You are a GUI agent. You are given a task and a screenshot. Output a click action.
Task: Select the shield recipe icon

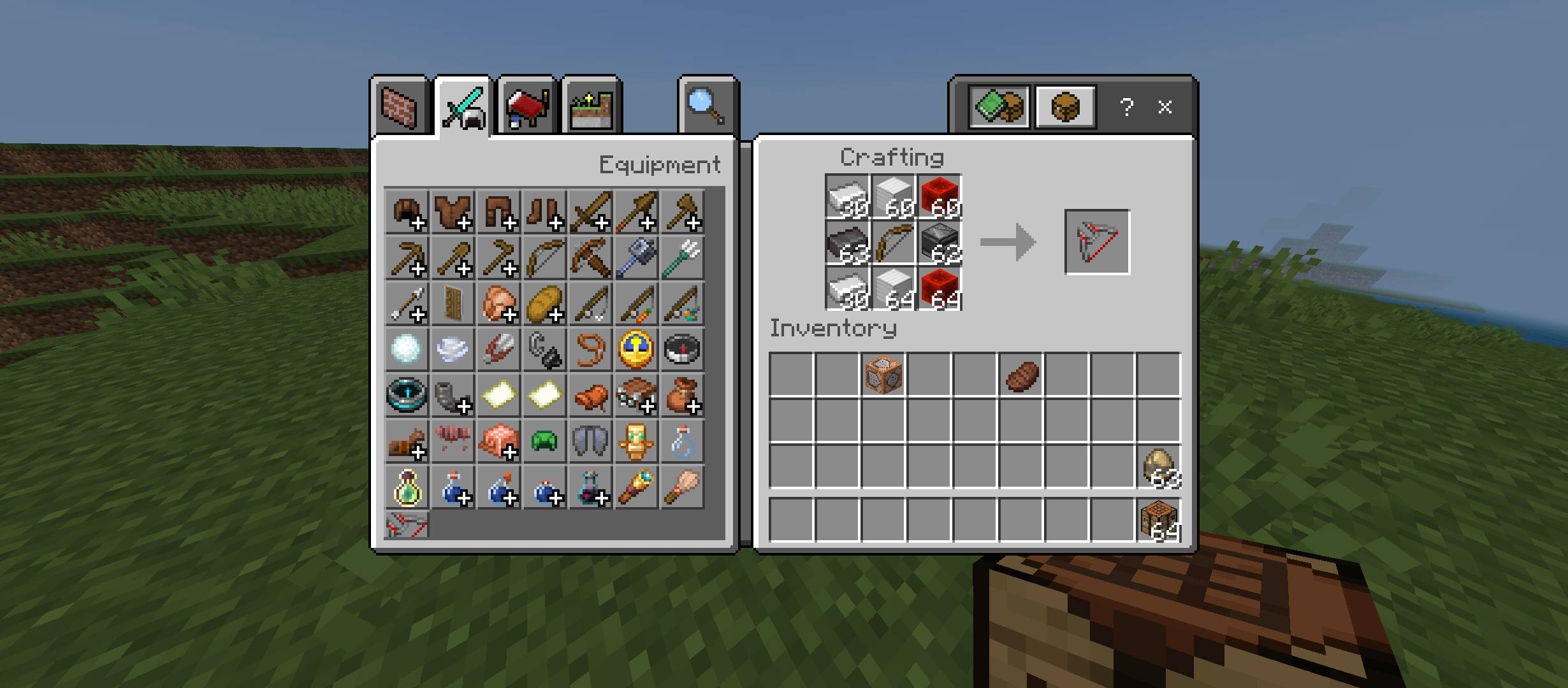click(452, 304)
